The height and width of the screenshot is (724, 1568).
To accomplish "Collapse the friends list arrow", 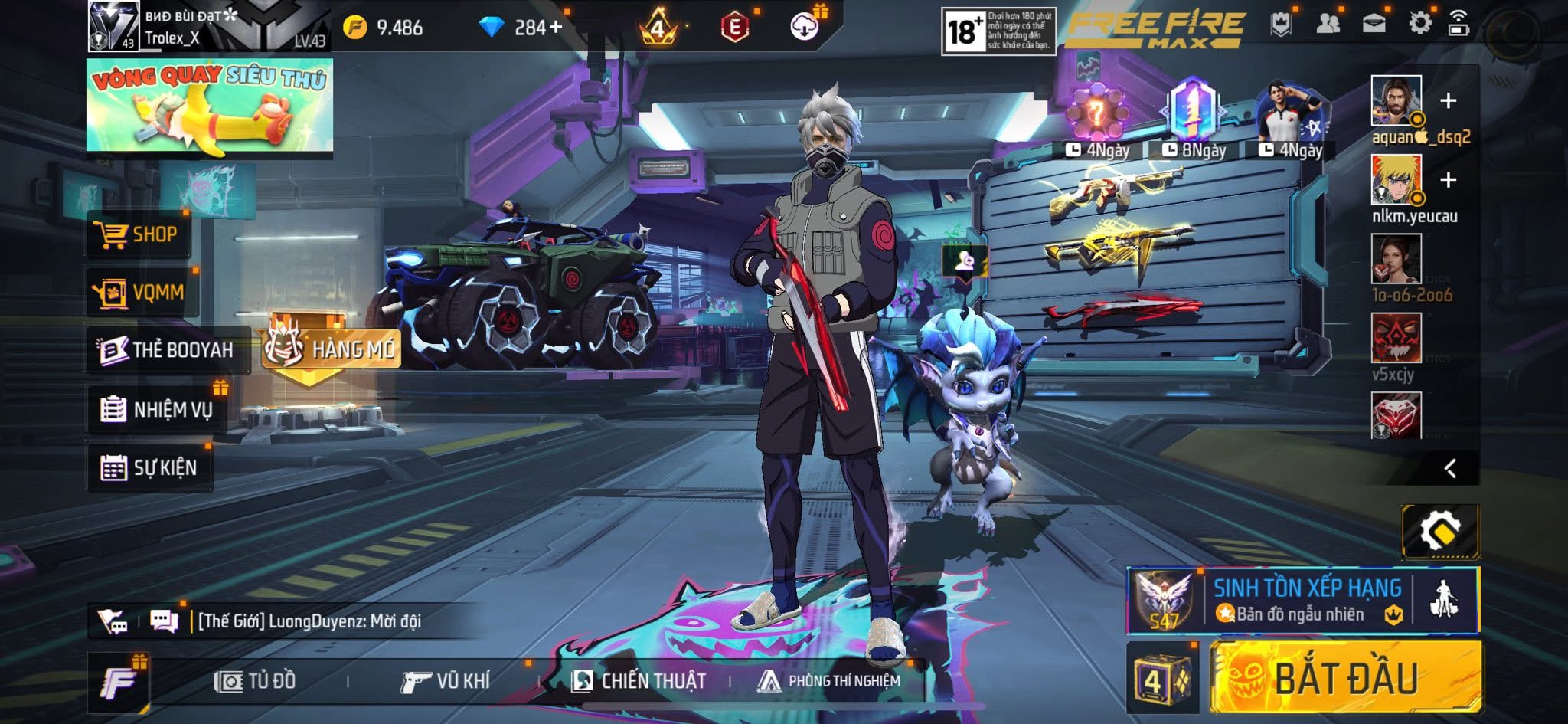I will (x=1449, y=469).
